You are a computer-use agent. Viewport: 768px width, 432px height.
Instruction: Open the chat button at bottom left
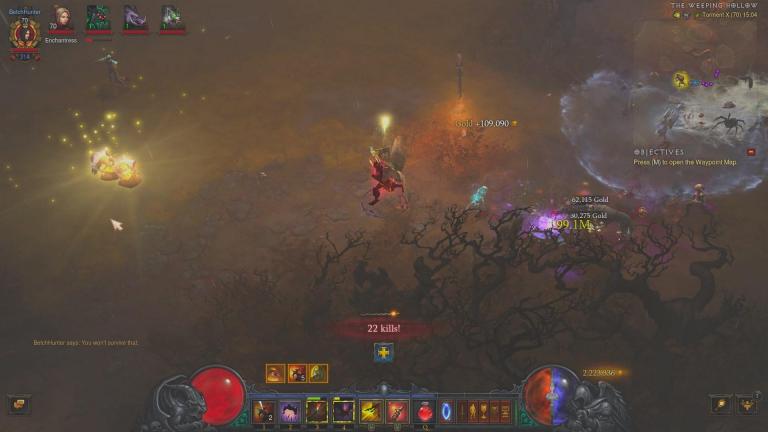coord(18,404)
